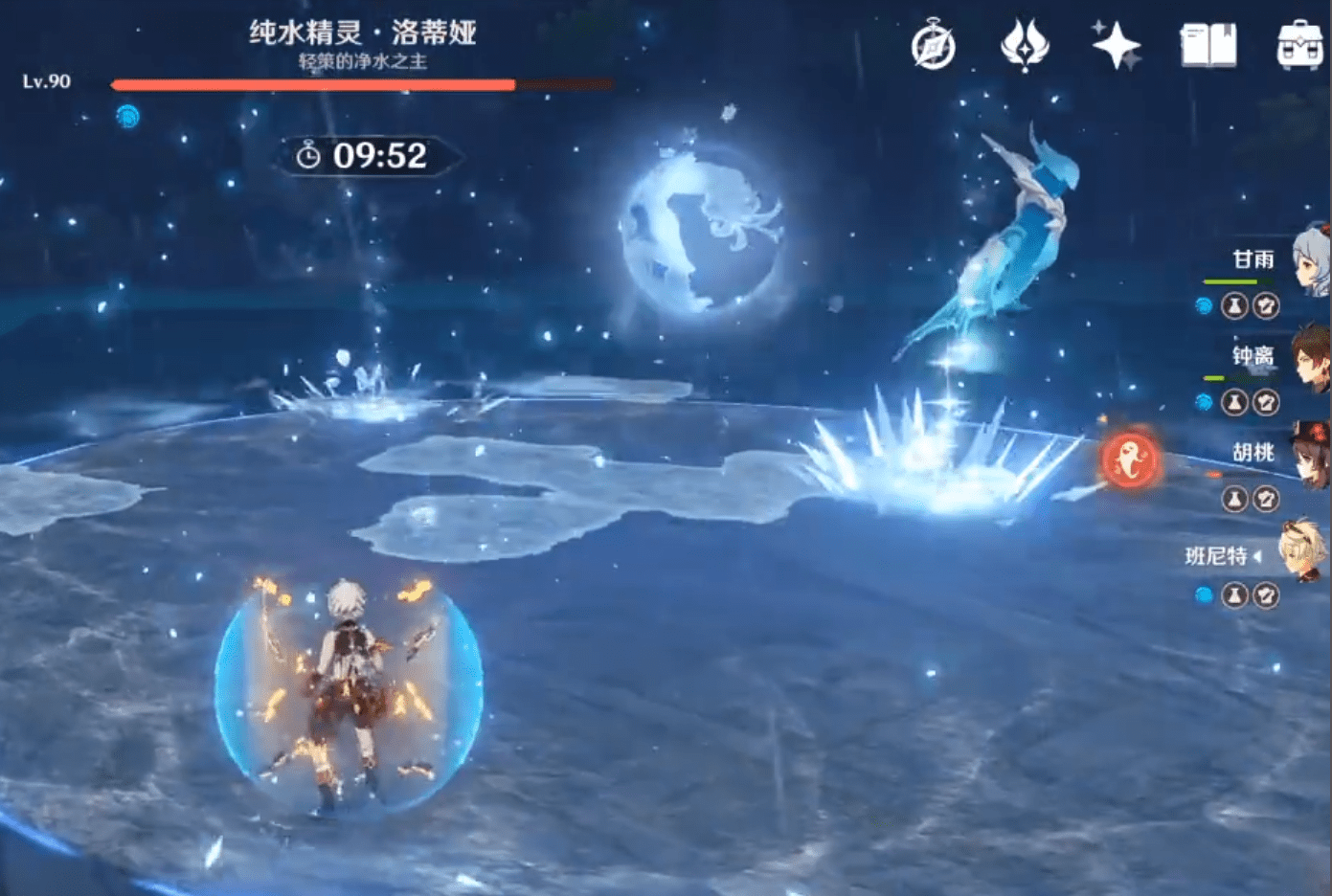The width and height of the screenshot is (1332, 896).
Task: Use Zhongli's food quick-slot
Action: (x=1266, y=403)
